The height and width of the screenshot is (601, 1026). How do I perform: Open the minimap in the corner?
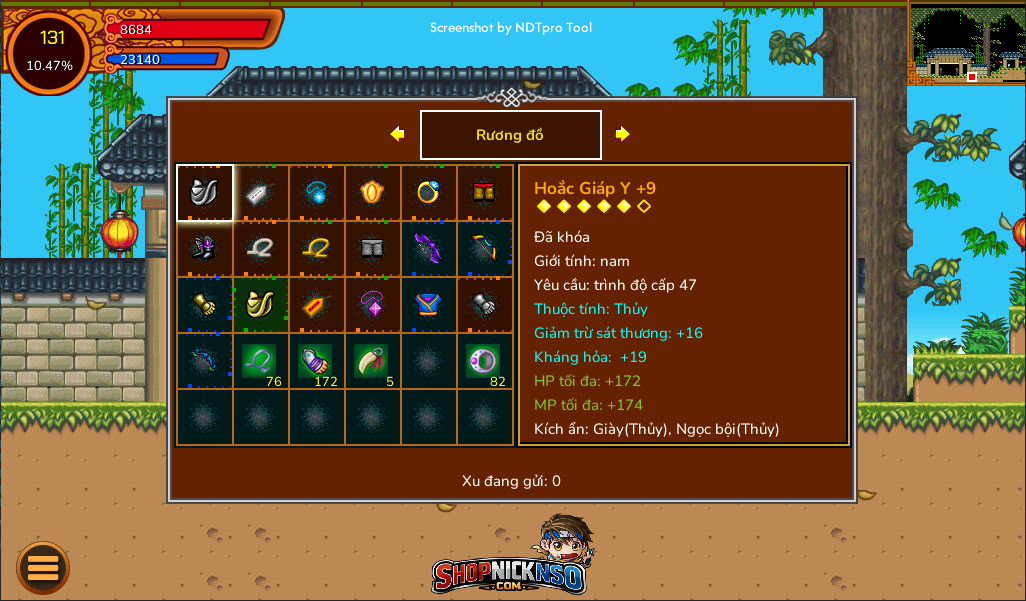point(966,43)
